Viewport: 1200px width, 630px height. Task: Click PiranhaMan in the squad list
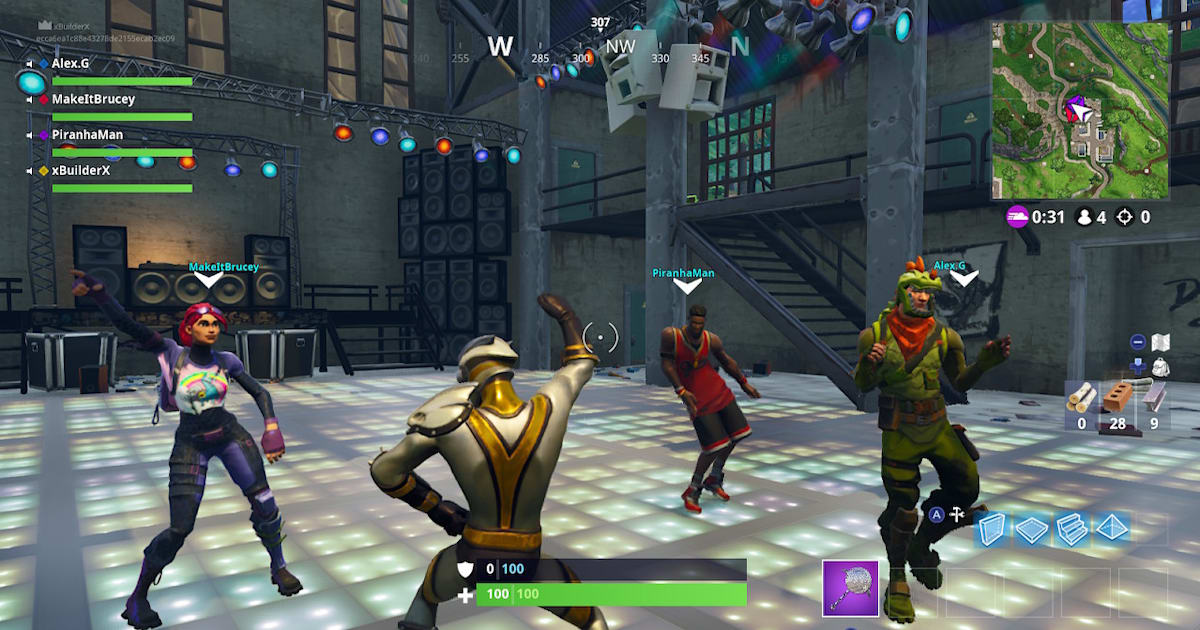87,134
